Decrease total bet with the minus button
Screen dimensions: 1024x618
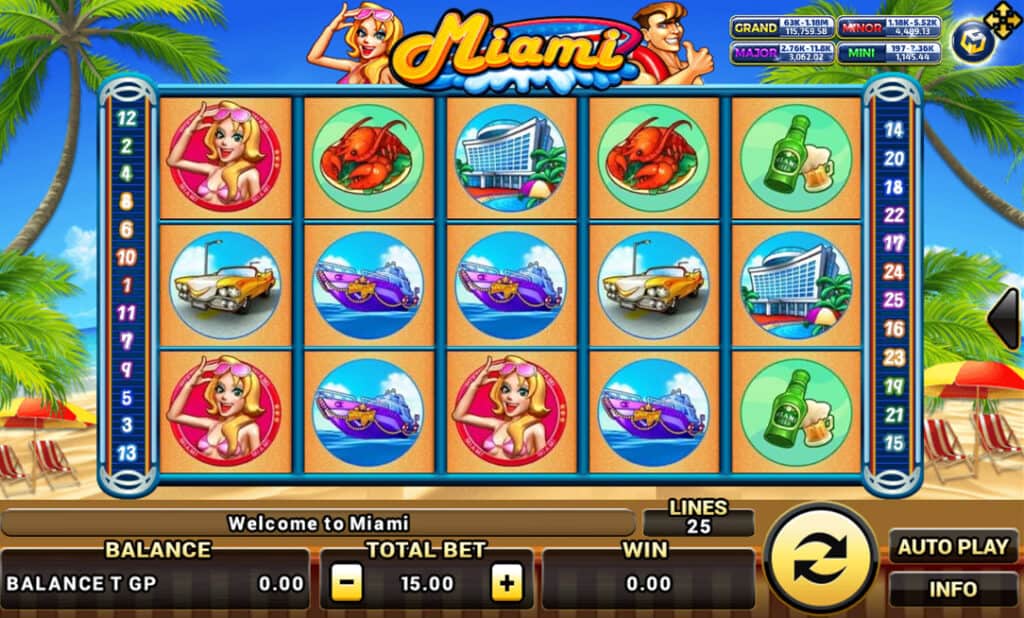(346, 583)
